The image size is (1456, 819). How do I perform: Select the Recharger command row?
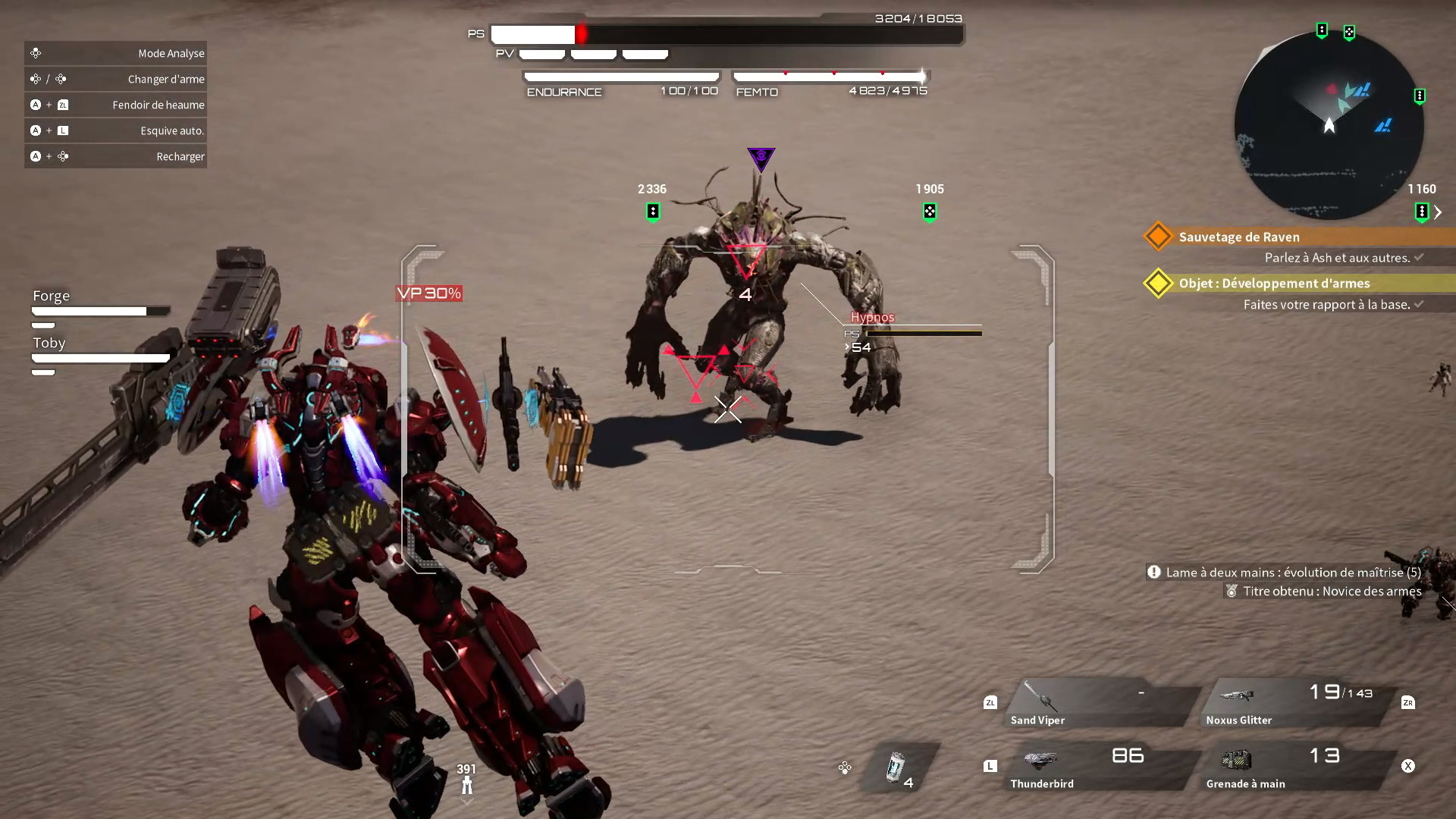[115, 156]
